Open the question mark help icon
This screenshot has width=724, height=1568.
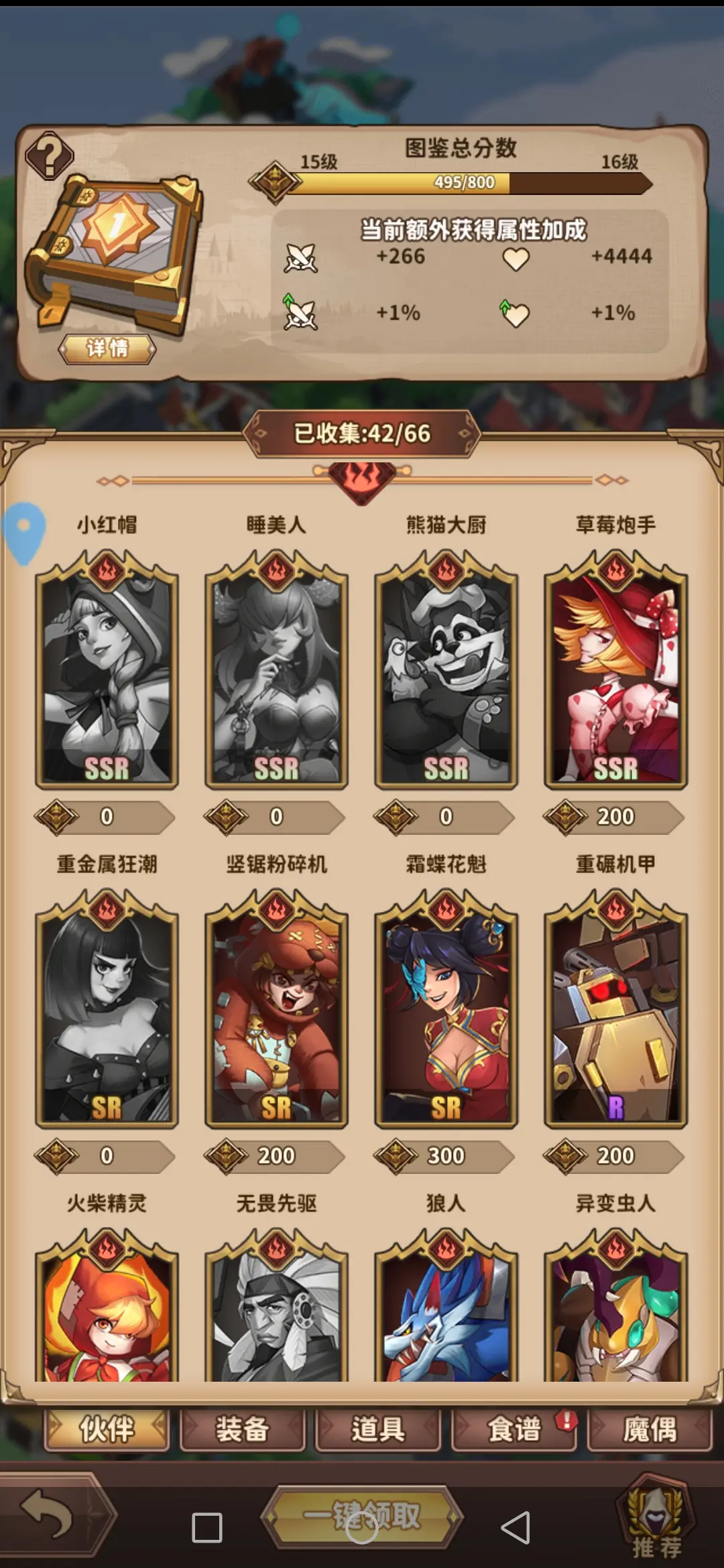tap(50, 155)
